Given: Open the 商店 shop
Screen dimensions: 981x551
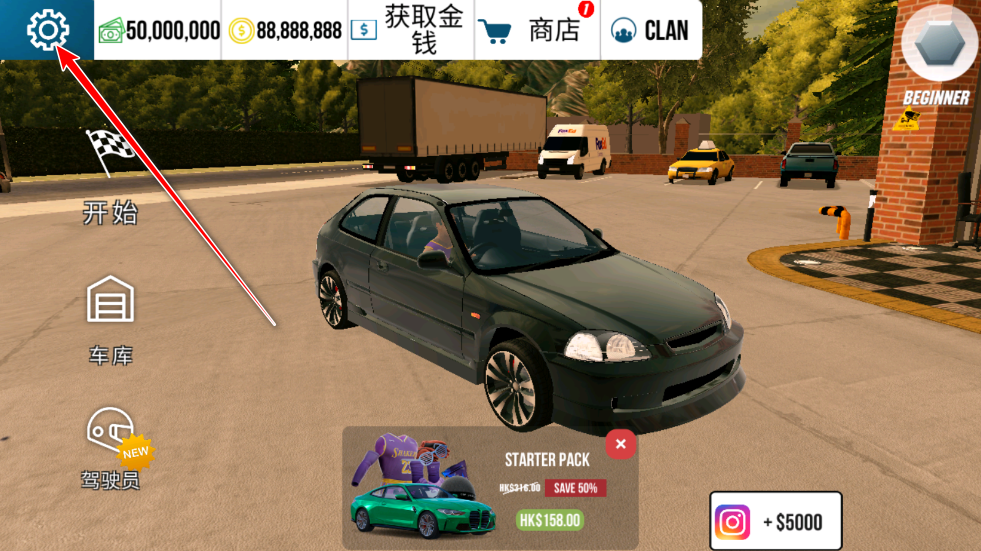Looking at the screenshot, I should pyautogui.click(x=537, y=30).
